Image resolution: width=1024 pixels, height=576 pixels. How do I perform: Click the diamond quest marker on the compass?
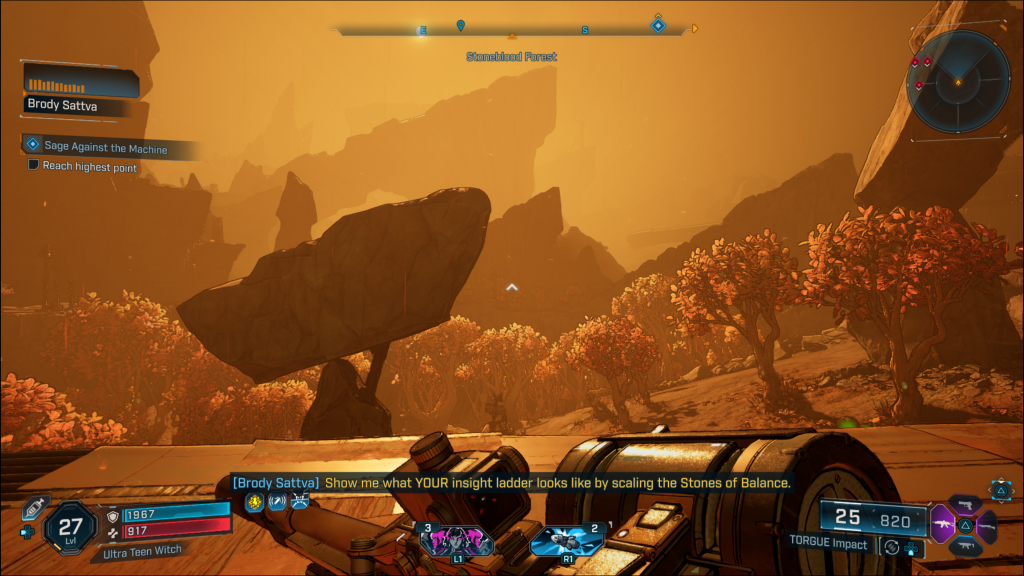[x=658, y=24]
